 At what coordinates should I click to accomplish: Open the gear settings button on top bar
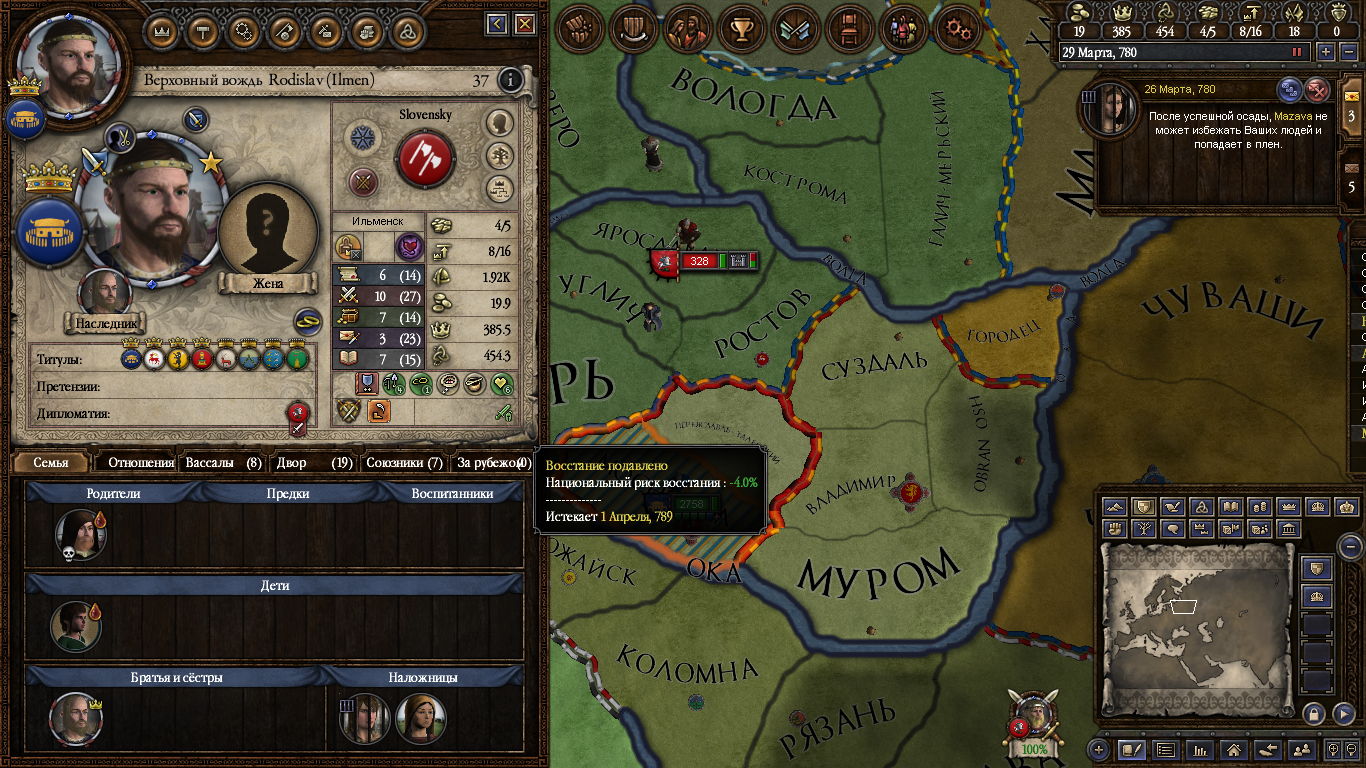[x=960, y=29]
